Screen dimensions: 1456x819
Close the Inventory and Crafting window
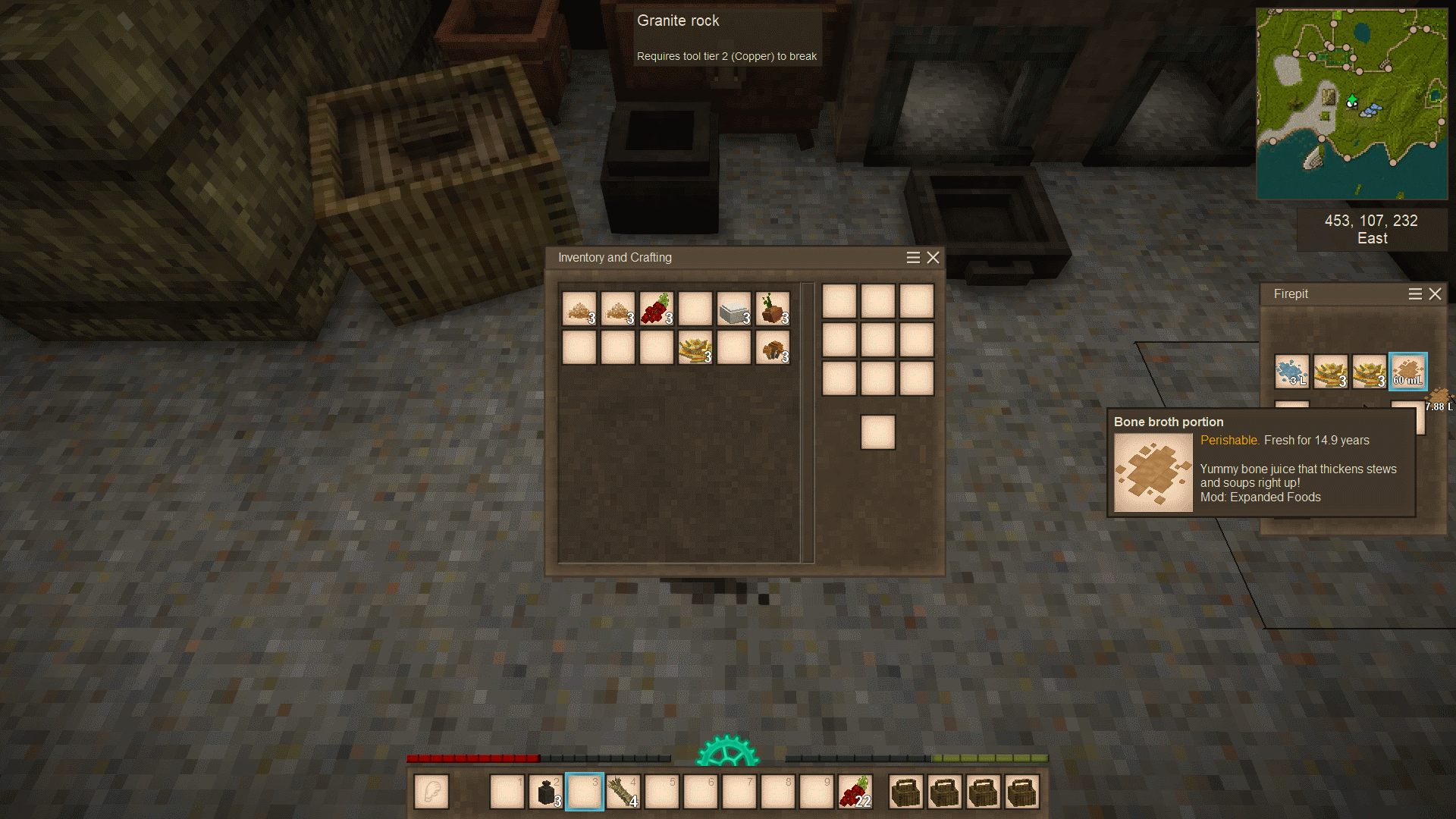[x=934, y=258]
